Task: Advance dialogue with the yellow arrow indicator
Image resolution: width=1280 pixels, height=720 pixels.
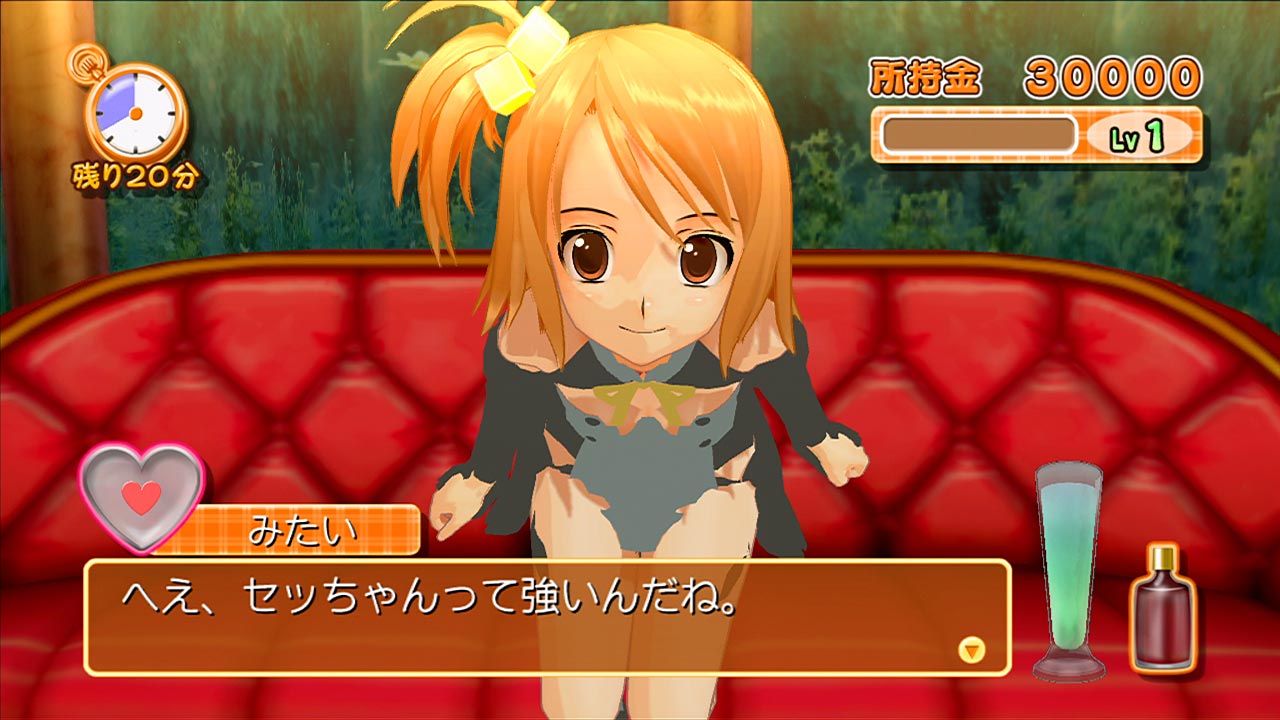Action: (x=971, y=650)
